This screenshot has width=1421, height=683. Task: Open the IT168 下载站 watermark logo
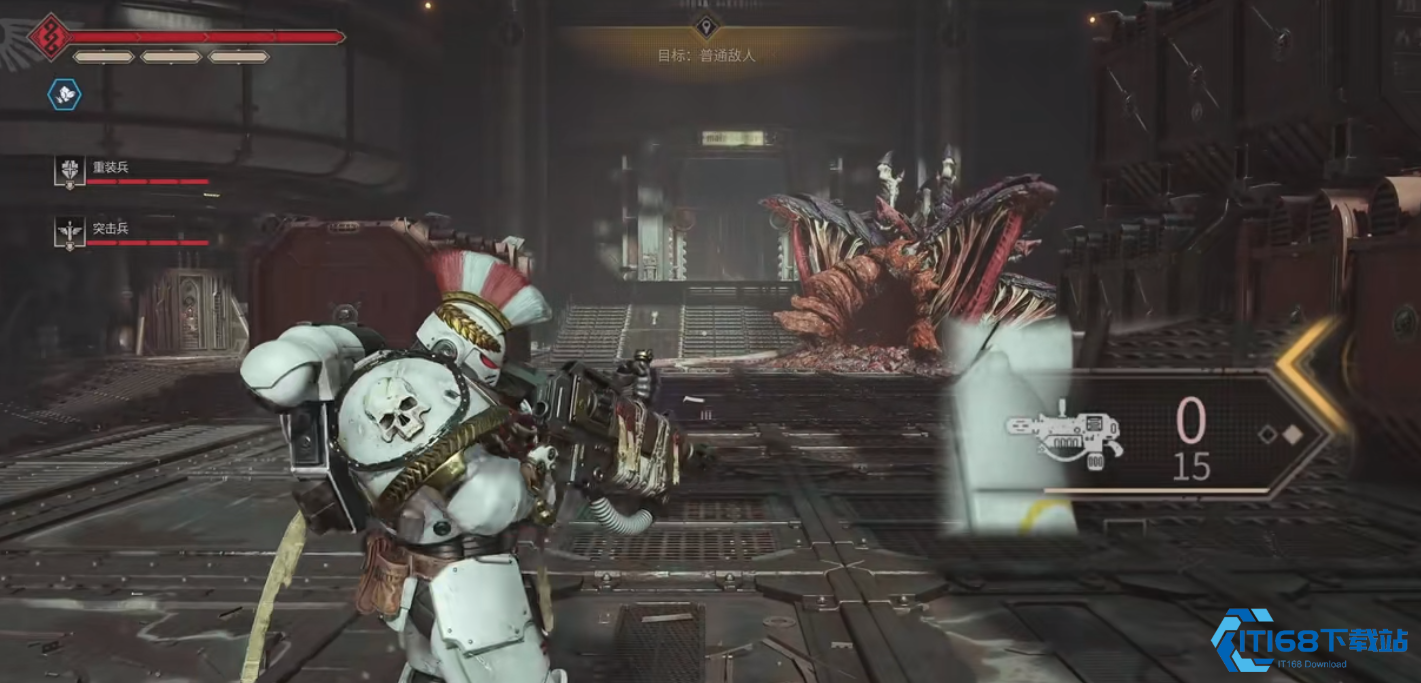pos(1310,640)
